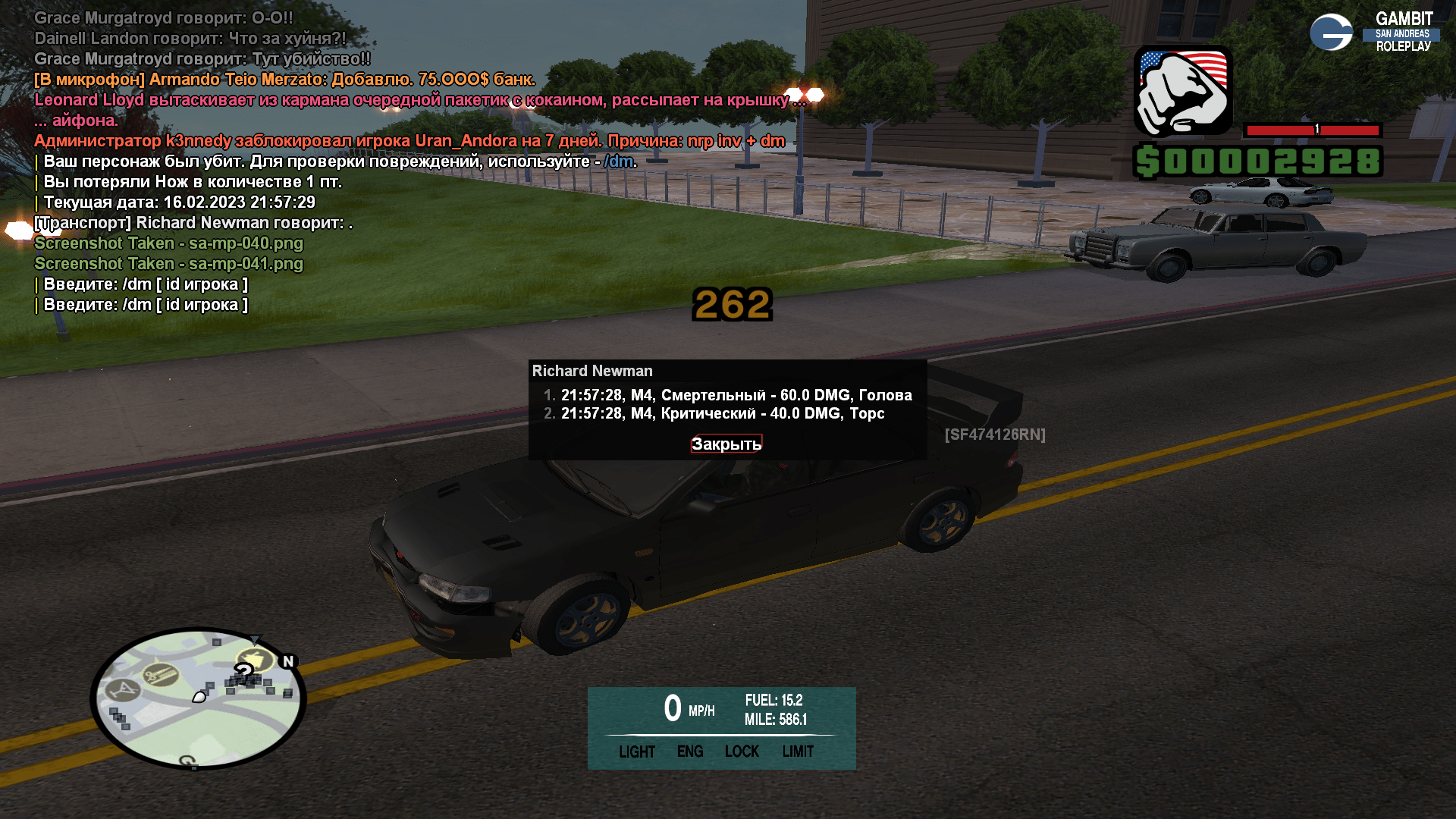Toggle the LIGHT indicator on speedometer

(x=636, y=752)
